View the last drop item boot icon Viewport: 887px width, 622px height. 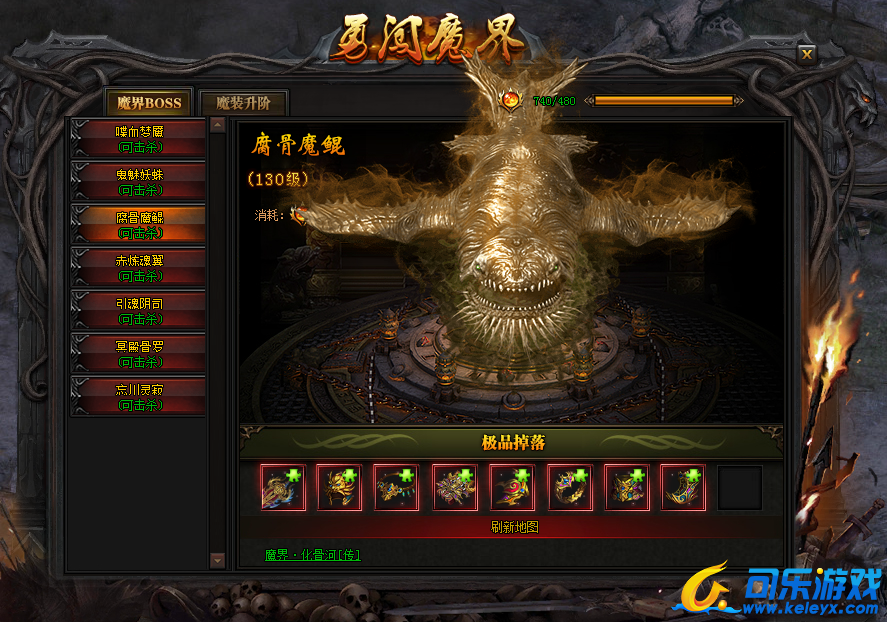pyautogui.click(x=683, y=488)
